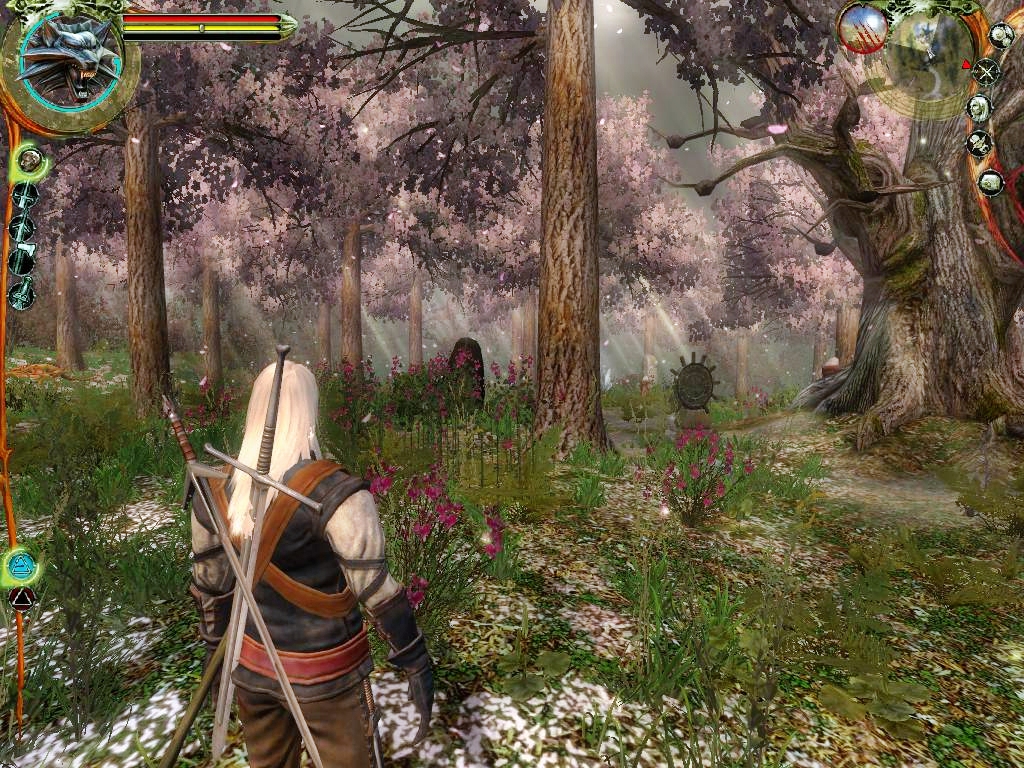Select the glowing fist combat icon
This screenshot has height=768, width=1024.
pos(30,159)
